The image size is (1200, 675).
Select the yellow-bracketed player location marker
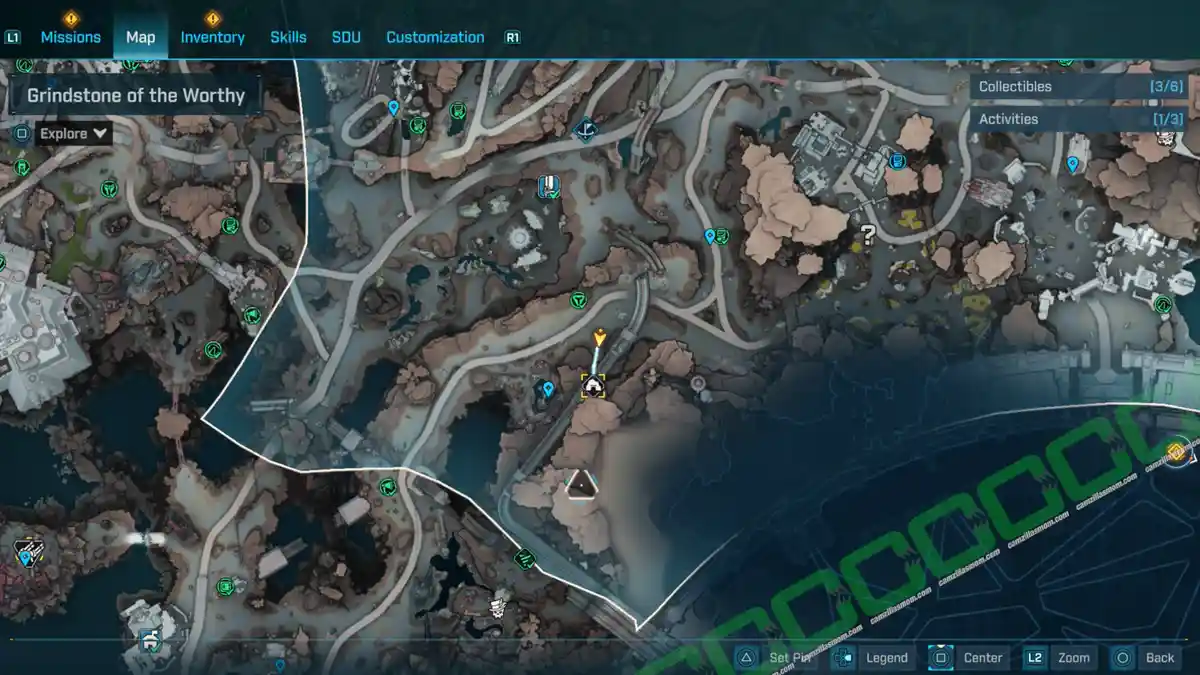coord(593,385)
